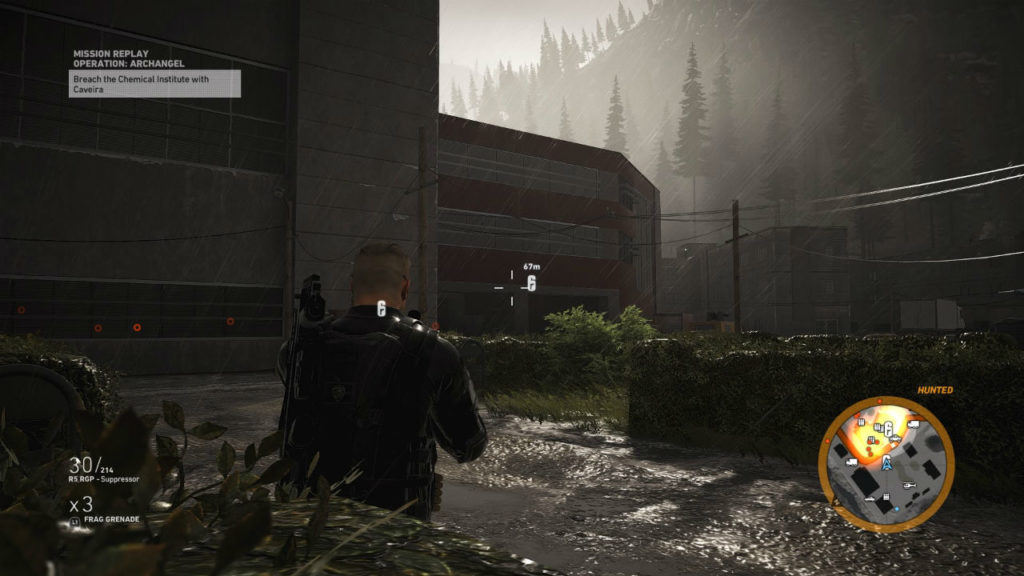This screenshot has height=576, width=1024.
Task: Select the Breach the Chemical Institute objective
Action: 155,83
